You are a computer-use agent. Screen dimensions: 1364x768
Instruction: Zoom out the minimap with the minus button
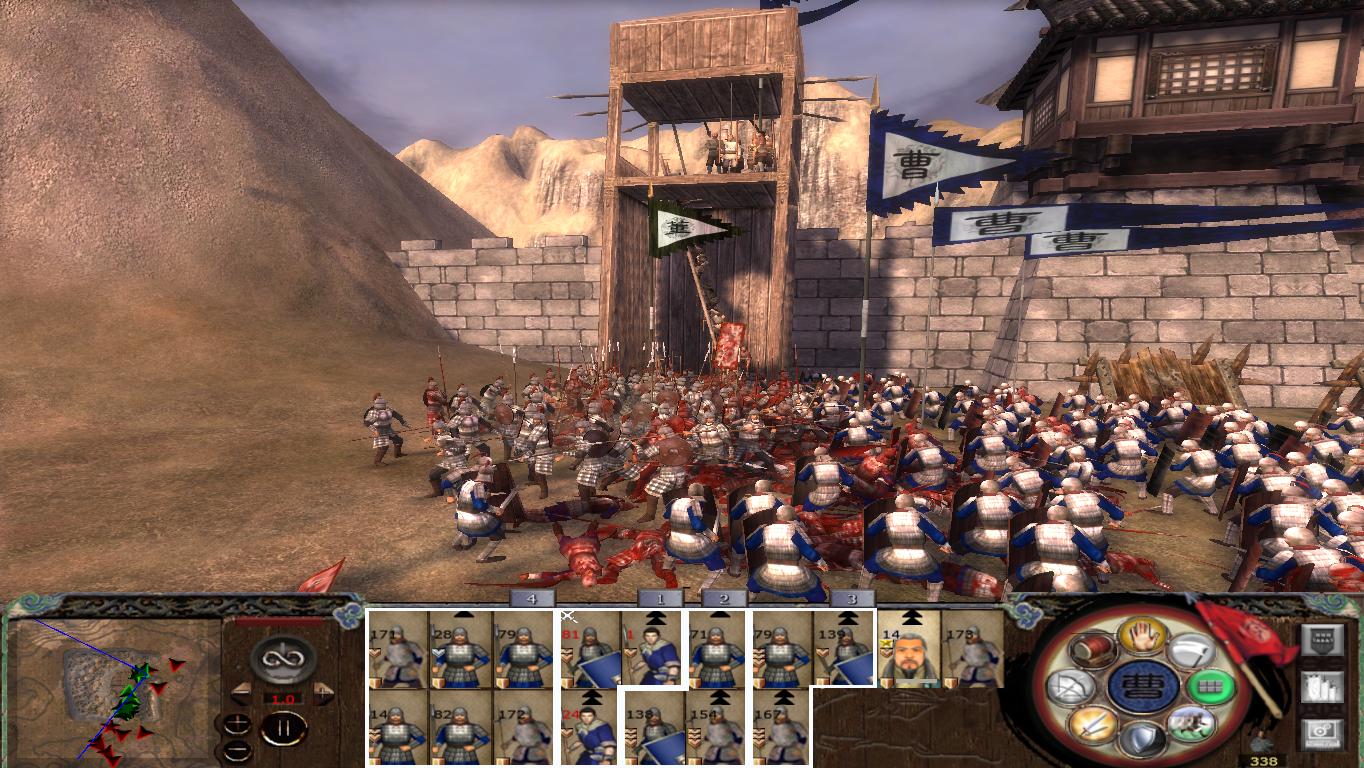click(237, 750)
